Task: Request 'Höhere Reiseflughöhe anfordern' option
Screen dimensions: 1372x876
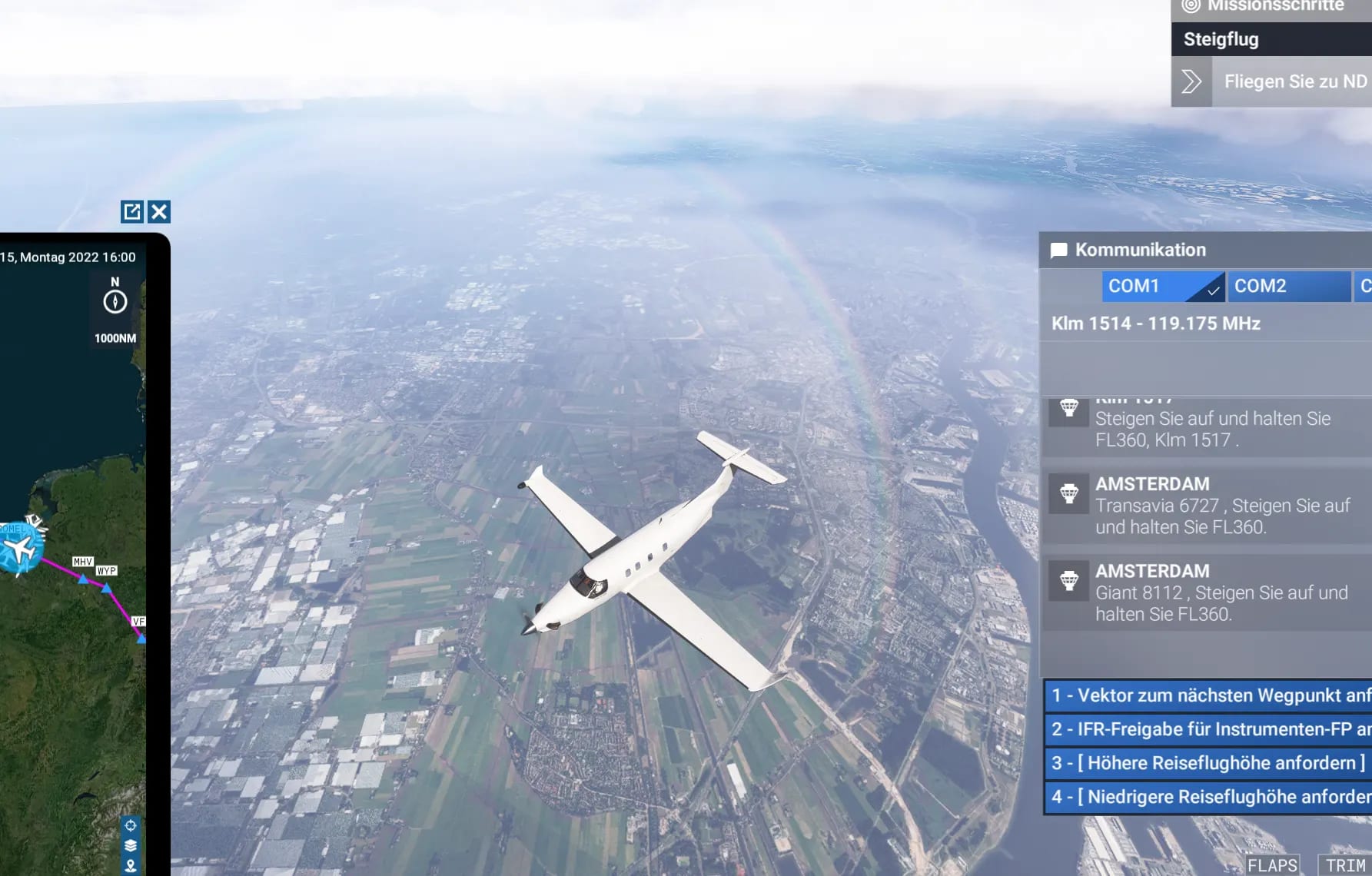Action: pos(1208,763)
